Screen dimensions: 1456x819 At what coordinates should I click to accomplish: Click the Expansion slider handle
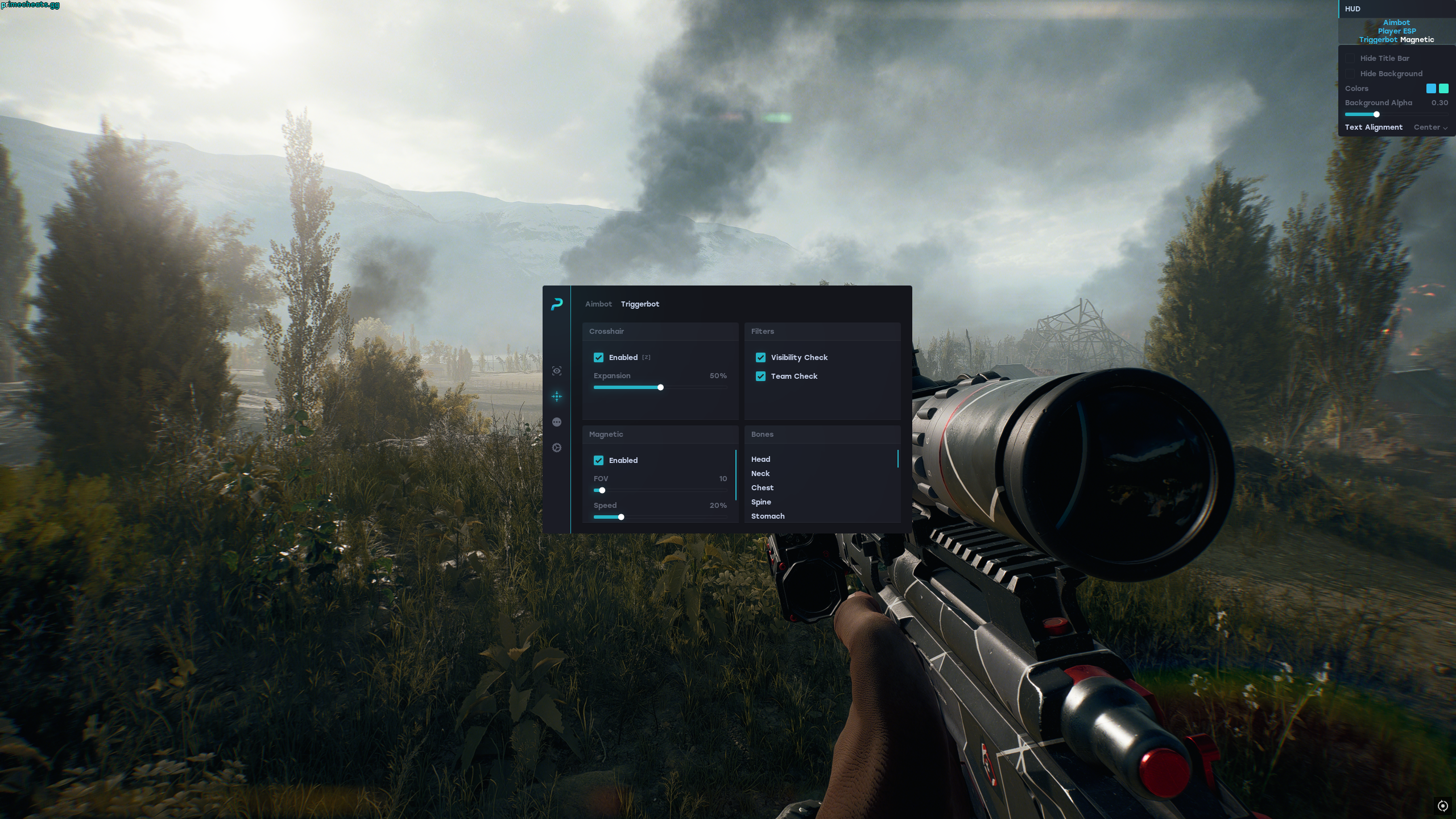pyautogui.click(x=660, y=387)
